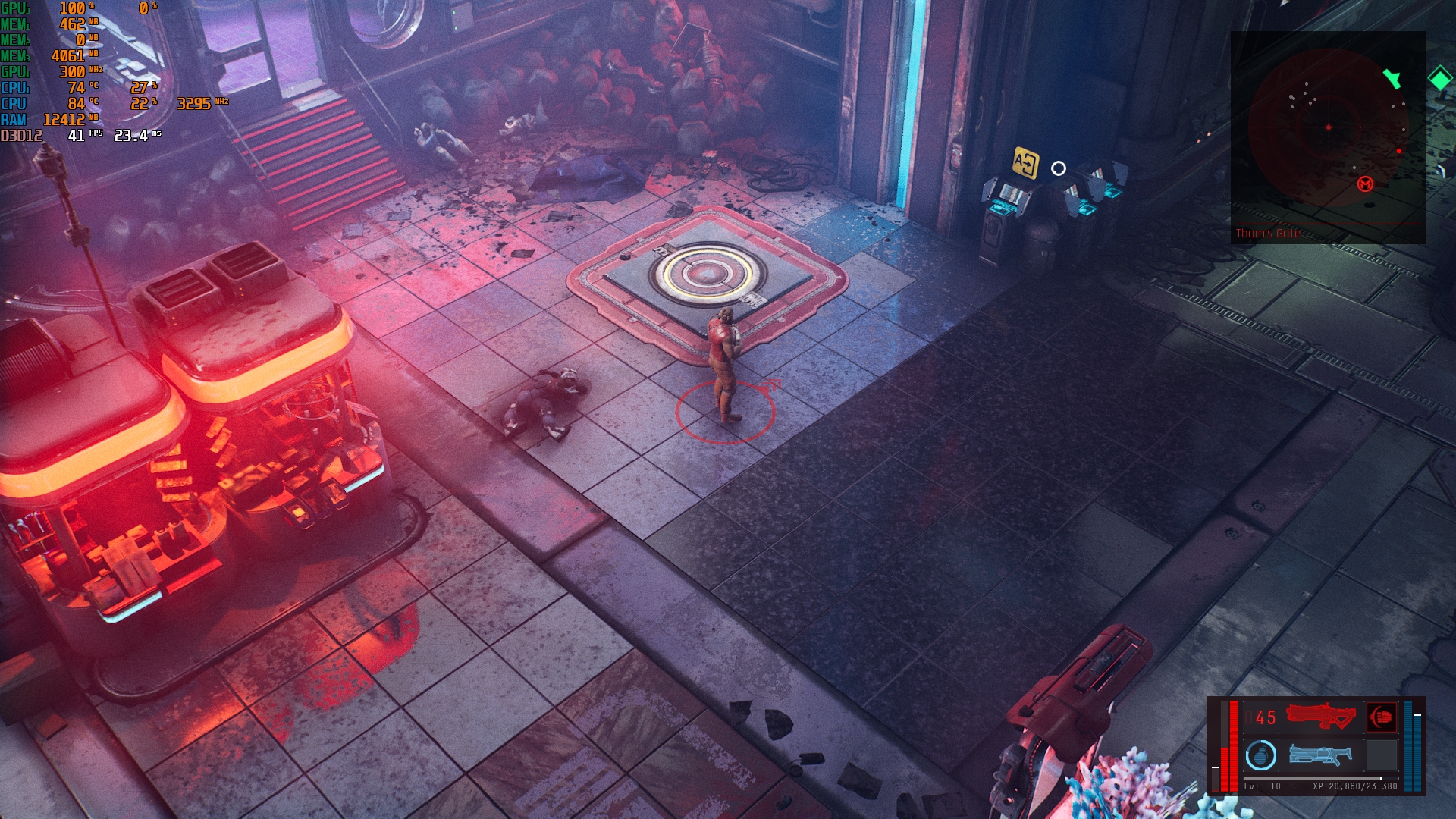Screen dimensions: 1456x819
Task: Activate the red fist punch augment
Action: coord(1381,717)
